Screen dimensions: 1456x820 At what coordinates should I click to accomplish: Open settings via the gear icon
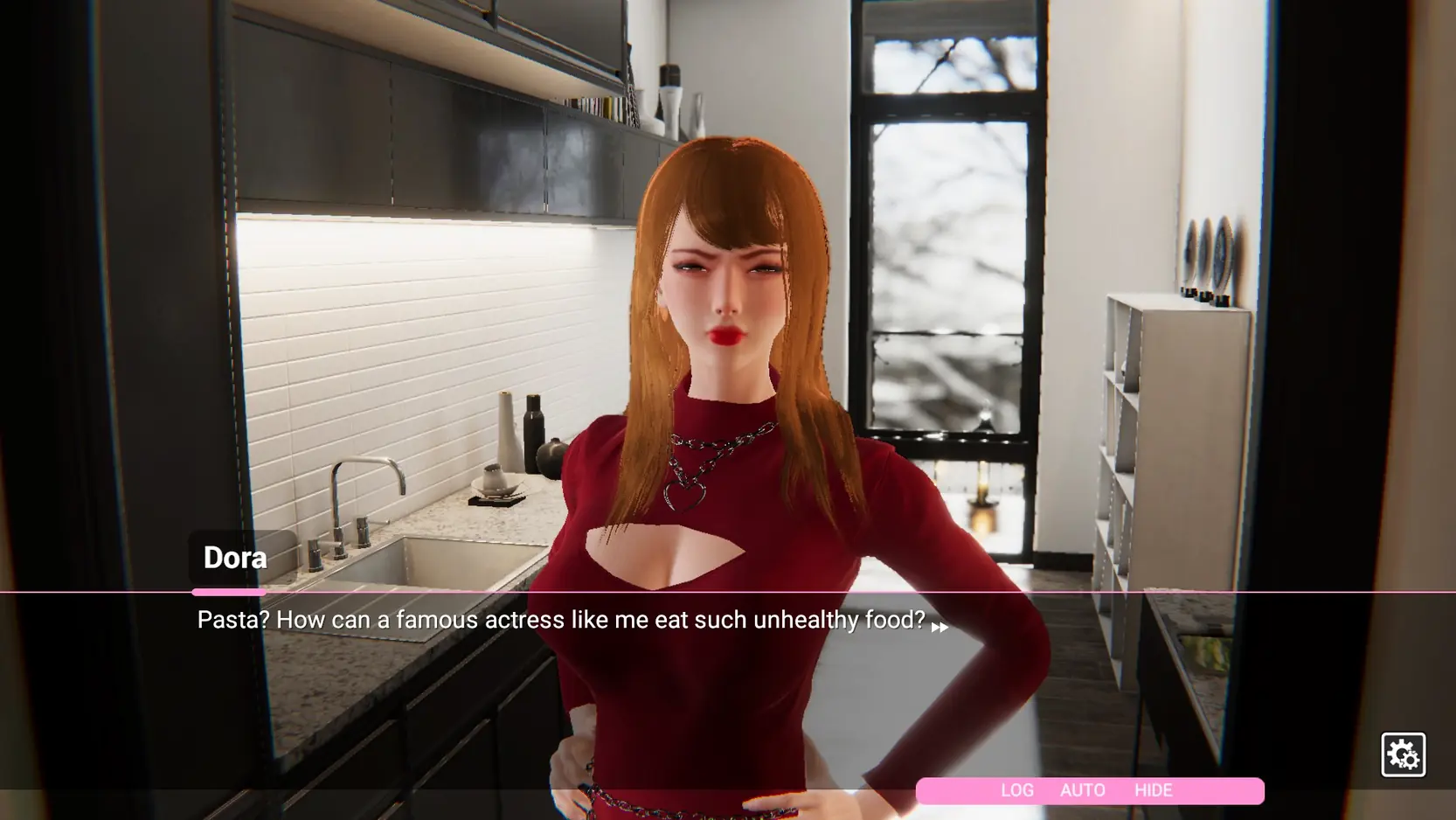click(1403, 754)
